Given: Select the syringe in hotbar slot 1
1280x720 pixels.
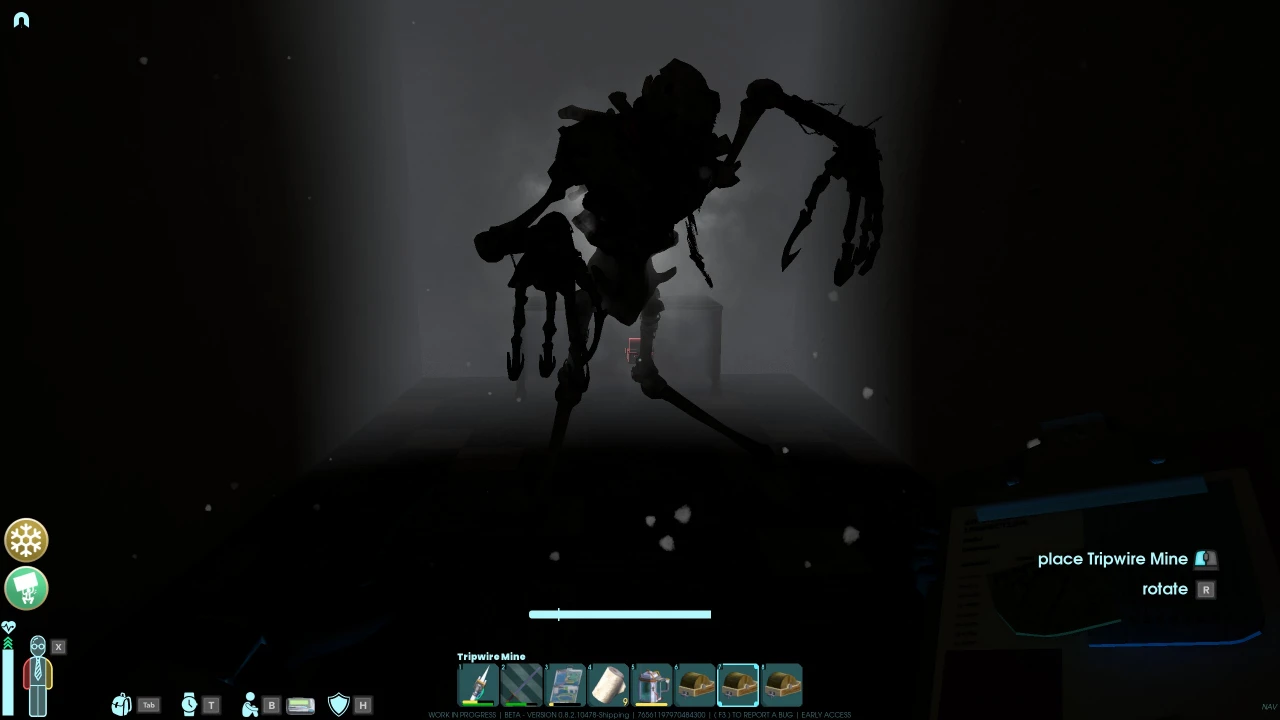Looking at the screenshot, I should point(478,684).
